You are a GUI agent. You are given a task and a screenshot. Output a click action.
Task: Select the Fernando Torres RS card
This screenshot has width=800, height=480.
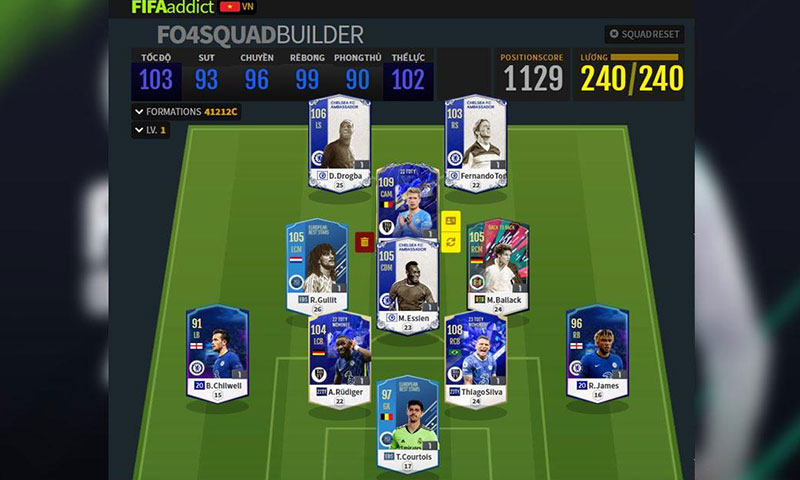point(475,140)
